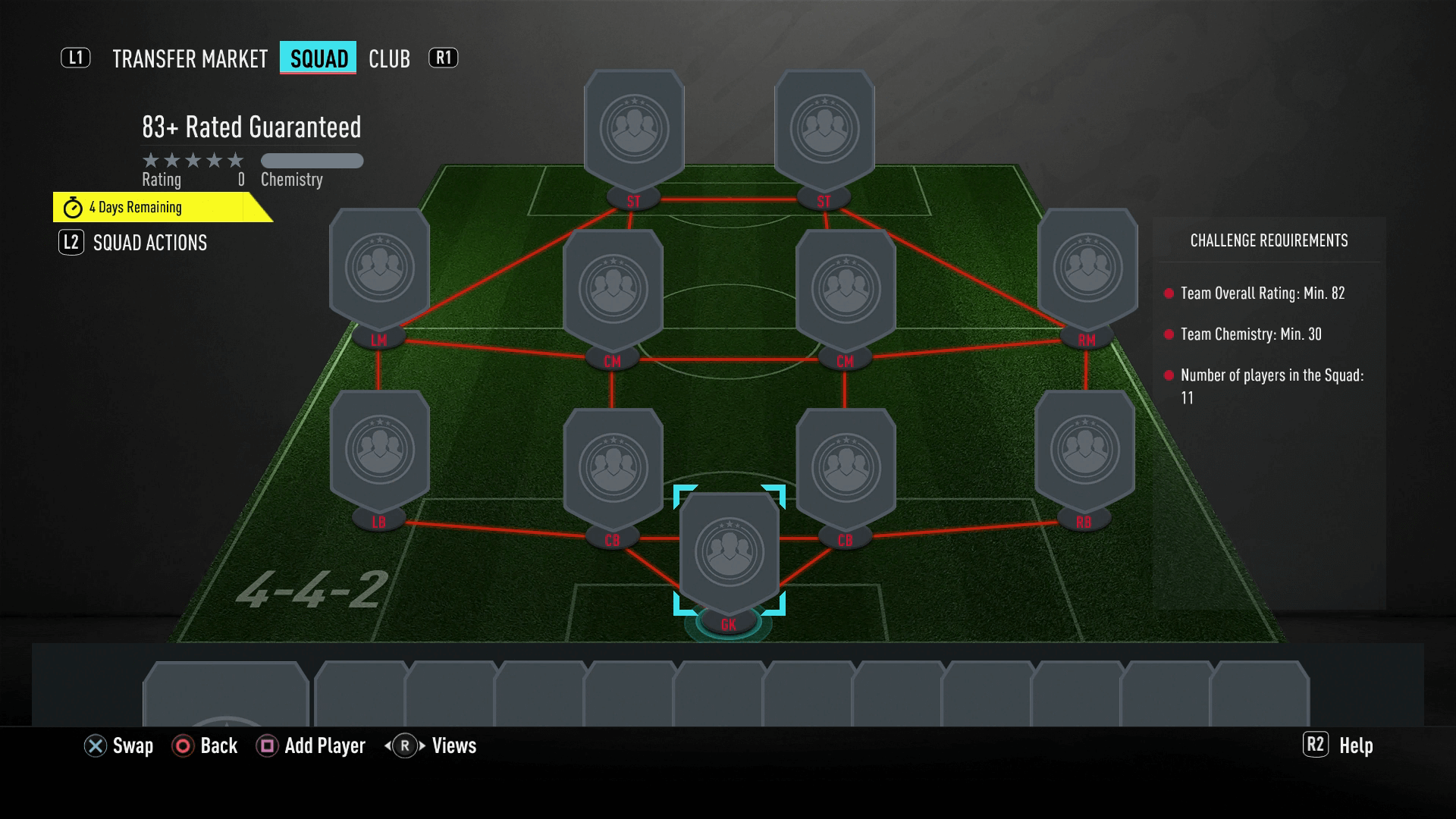The height and width of the screenshot is (819, 1456).
Task: Select the empty LM player slot
Action: (379, 269)
